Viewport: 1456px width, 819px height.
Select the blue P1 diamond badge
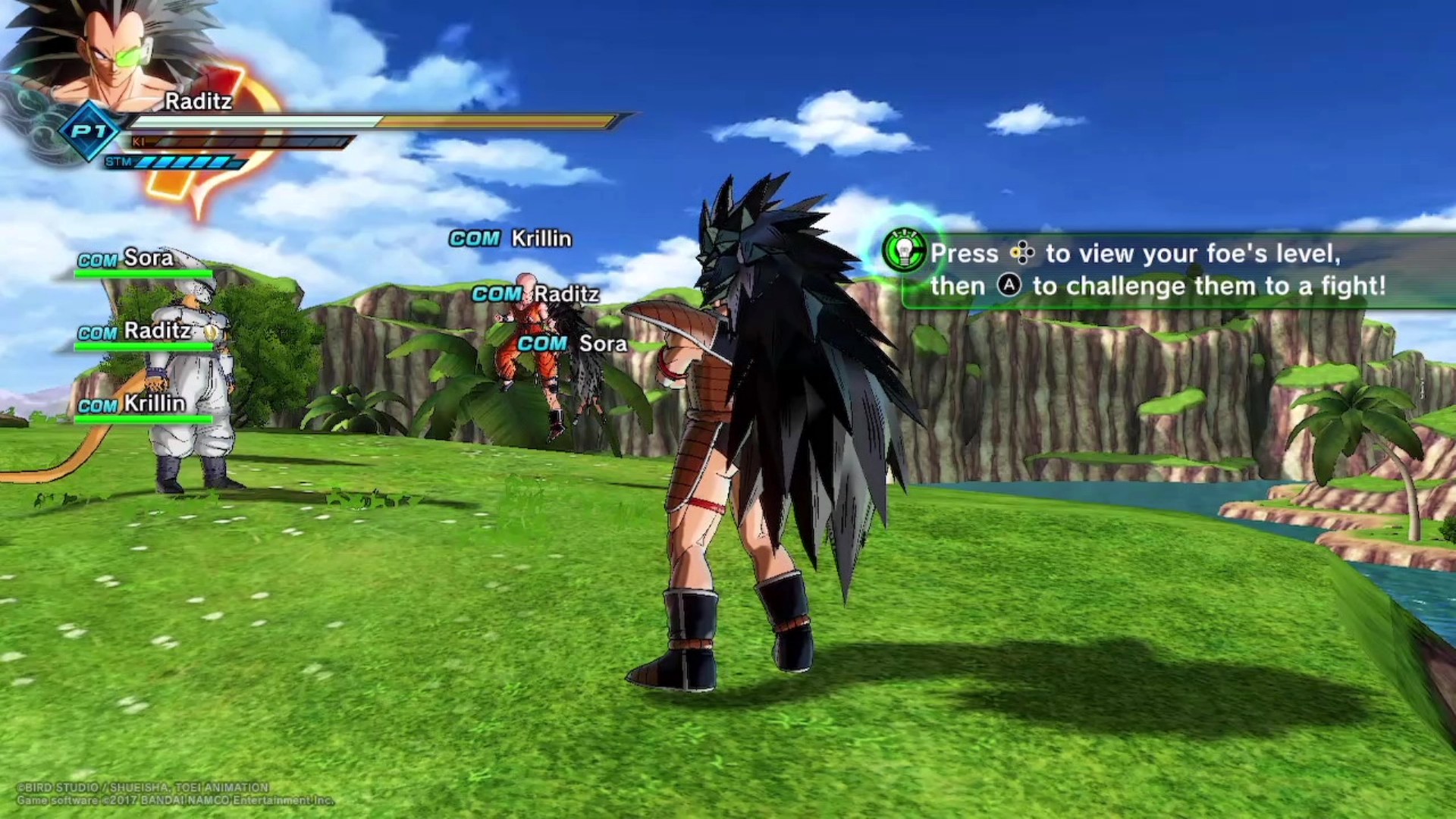(90, 131)
